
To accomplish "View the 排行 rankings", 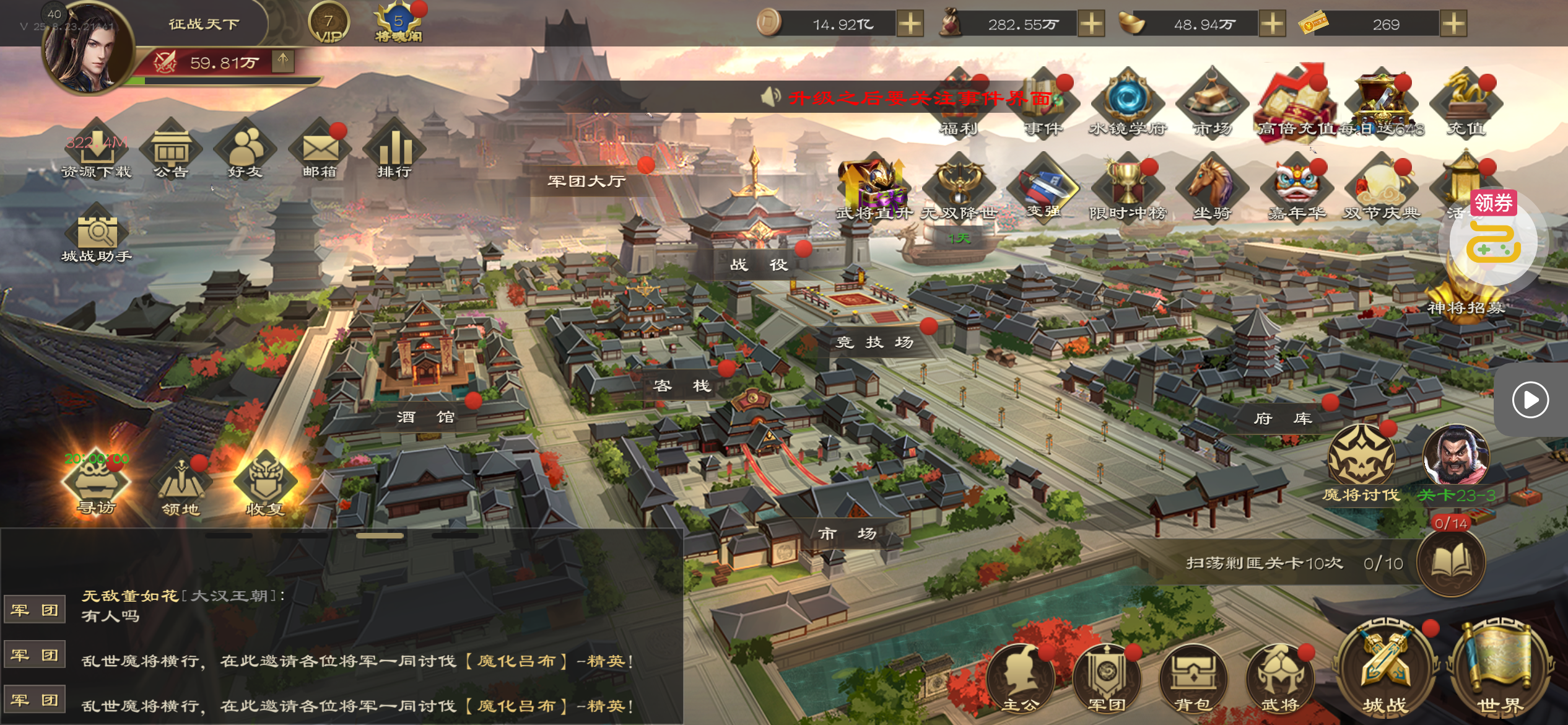I will [394, 150].
